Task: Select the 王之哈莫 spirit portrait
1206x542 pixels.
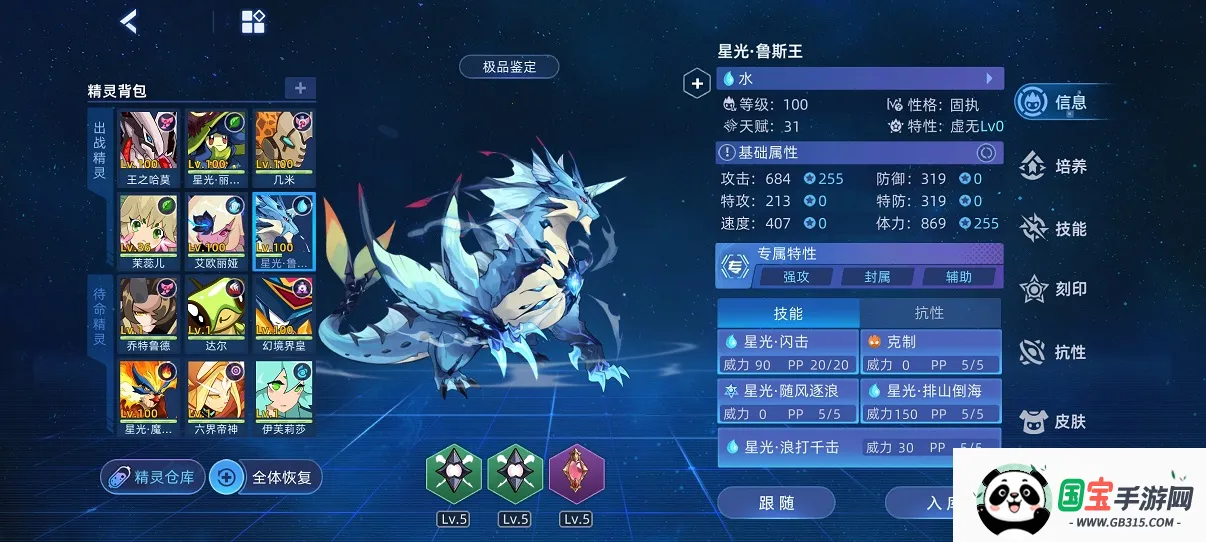Action: pos(149,146)
